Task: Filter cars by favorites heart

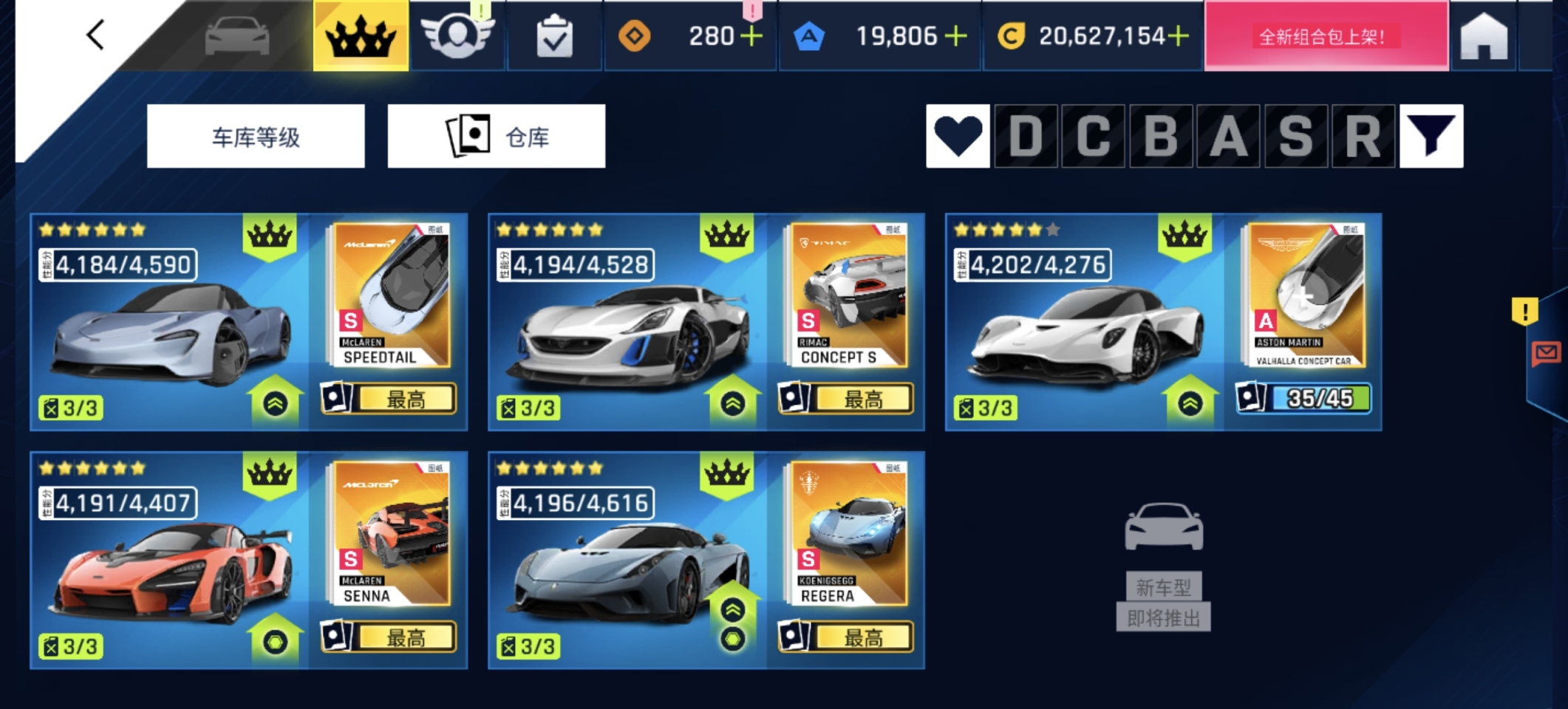Action: coord(958,137)
